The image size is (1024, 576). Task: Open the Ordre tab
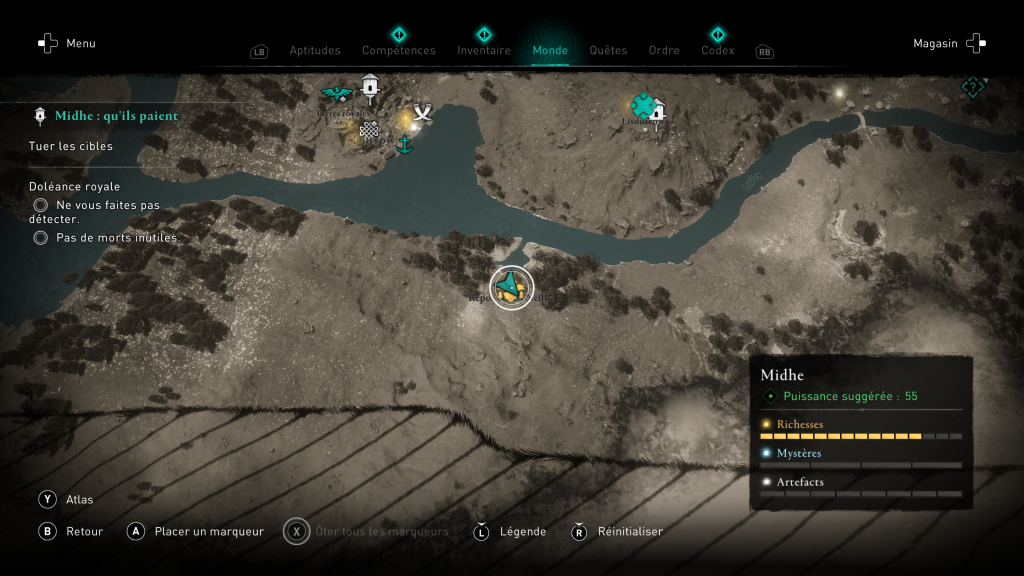(x=664, y=50)
